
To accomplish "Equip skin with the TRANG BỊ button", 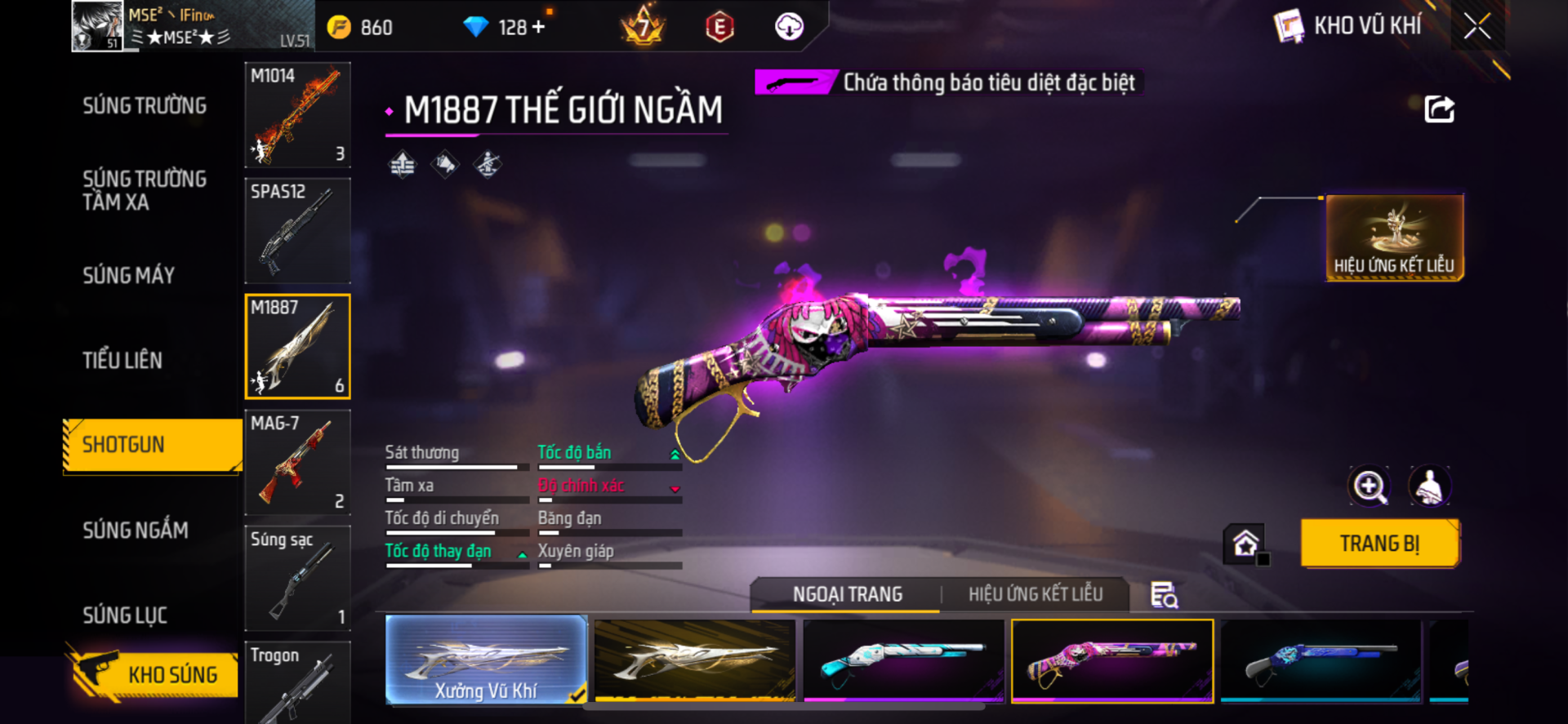I will 1379,544.
